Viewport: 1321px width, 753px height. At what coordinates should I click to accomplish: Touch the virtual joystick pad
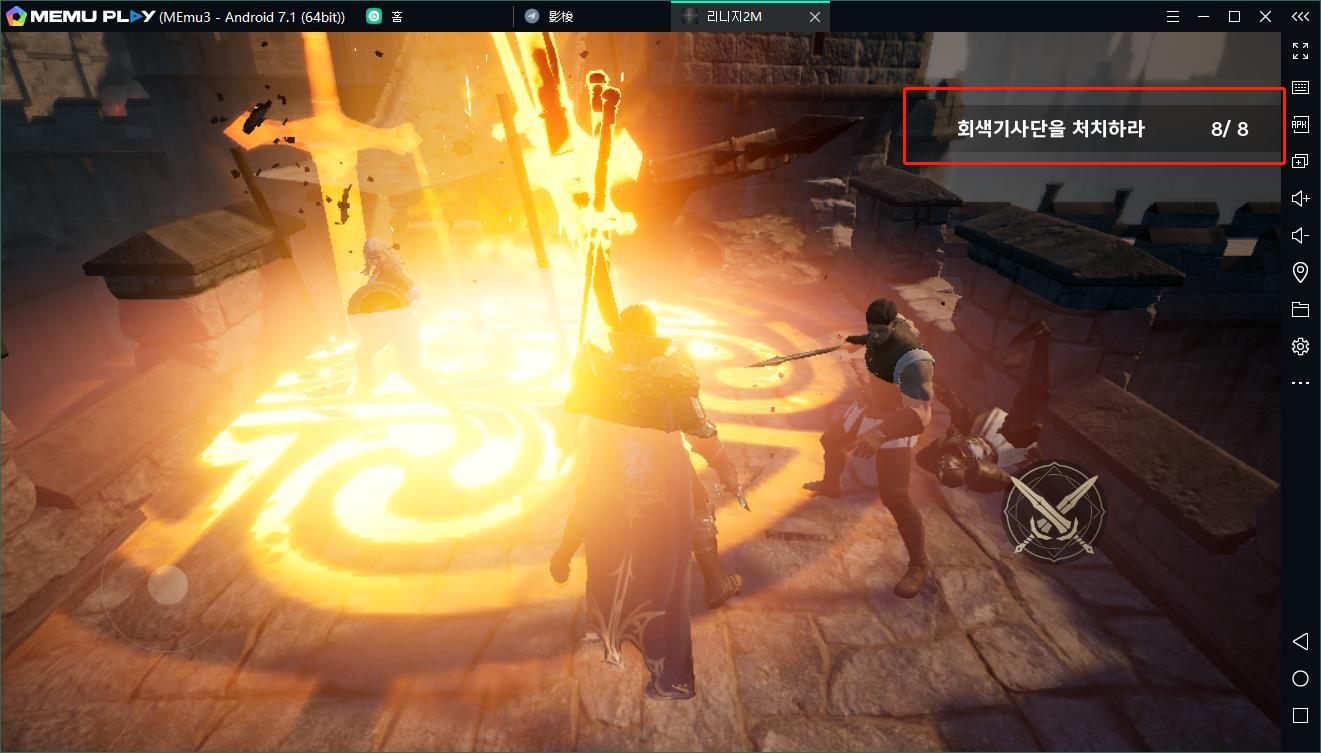pos(167,585)
